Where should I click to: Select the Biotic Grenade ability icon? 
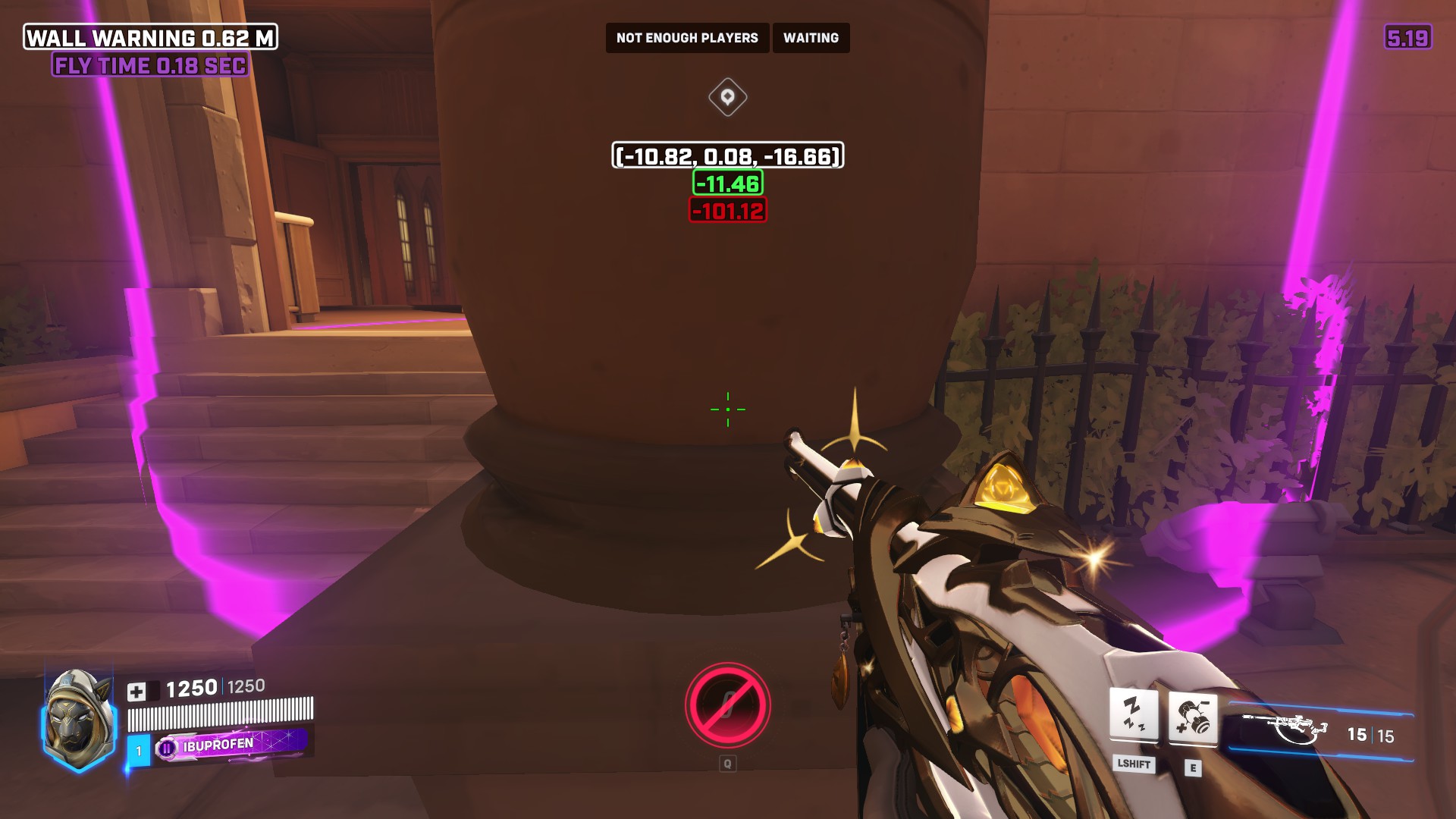coord(1192,717)
